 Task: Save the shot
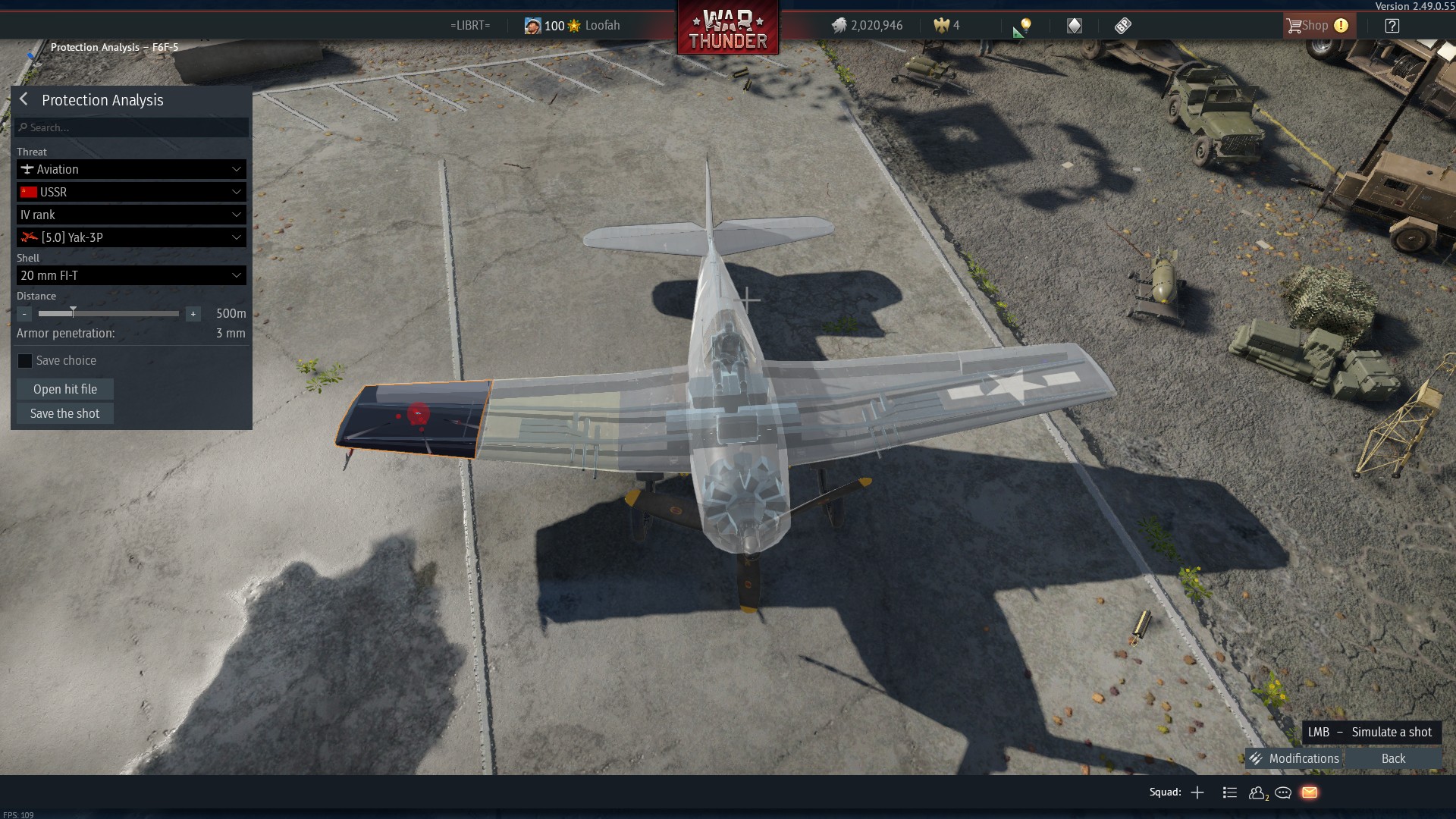point(65,413)
